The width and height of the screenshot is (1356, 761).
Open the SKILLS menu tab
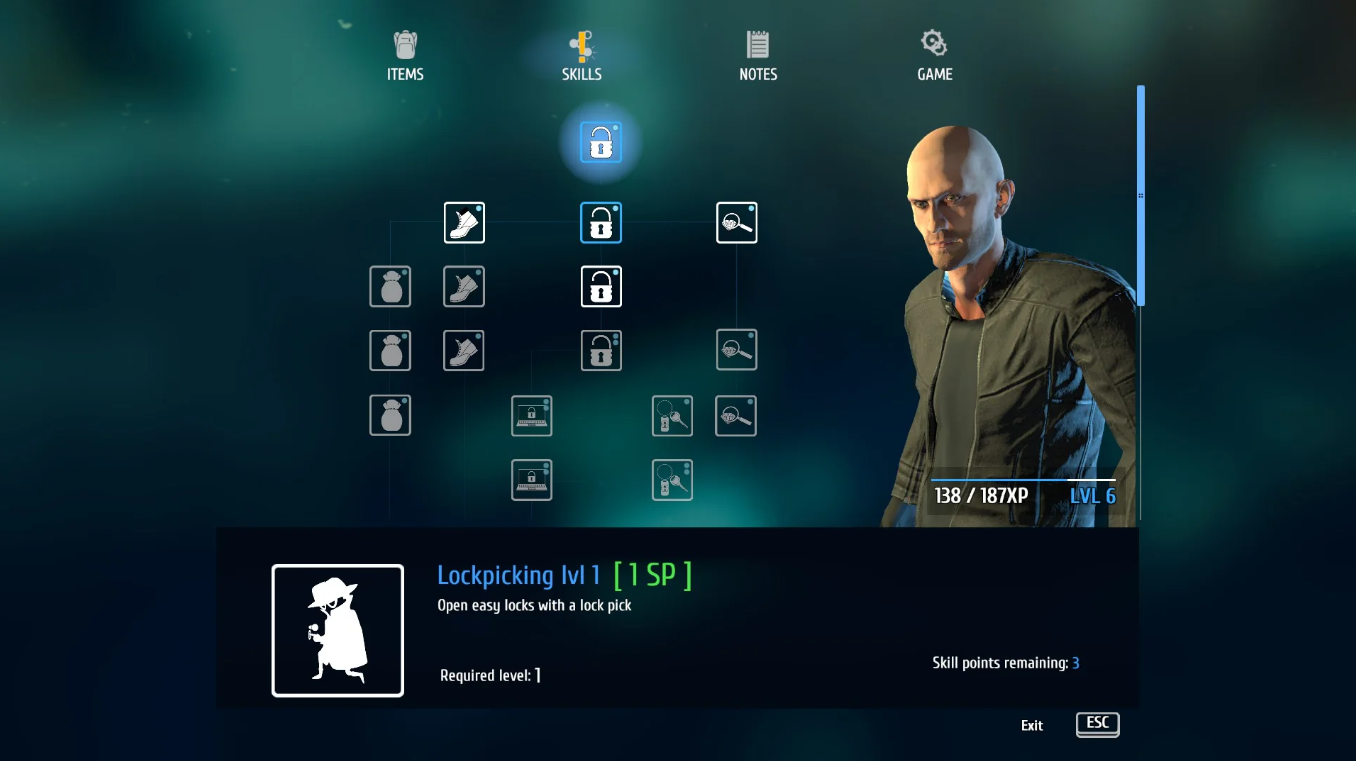pyautogui.click(x=581, y=55)
